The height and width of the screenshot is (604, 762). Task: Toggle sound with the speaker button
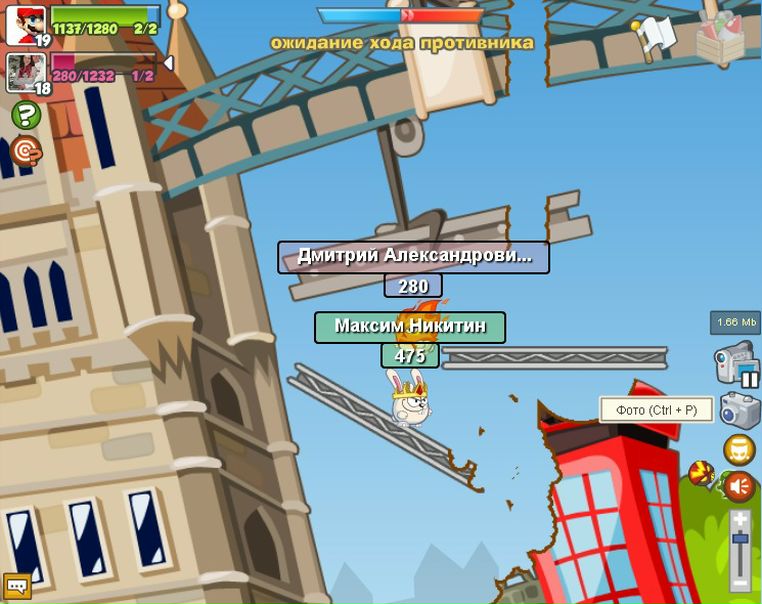point(740,487)
